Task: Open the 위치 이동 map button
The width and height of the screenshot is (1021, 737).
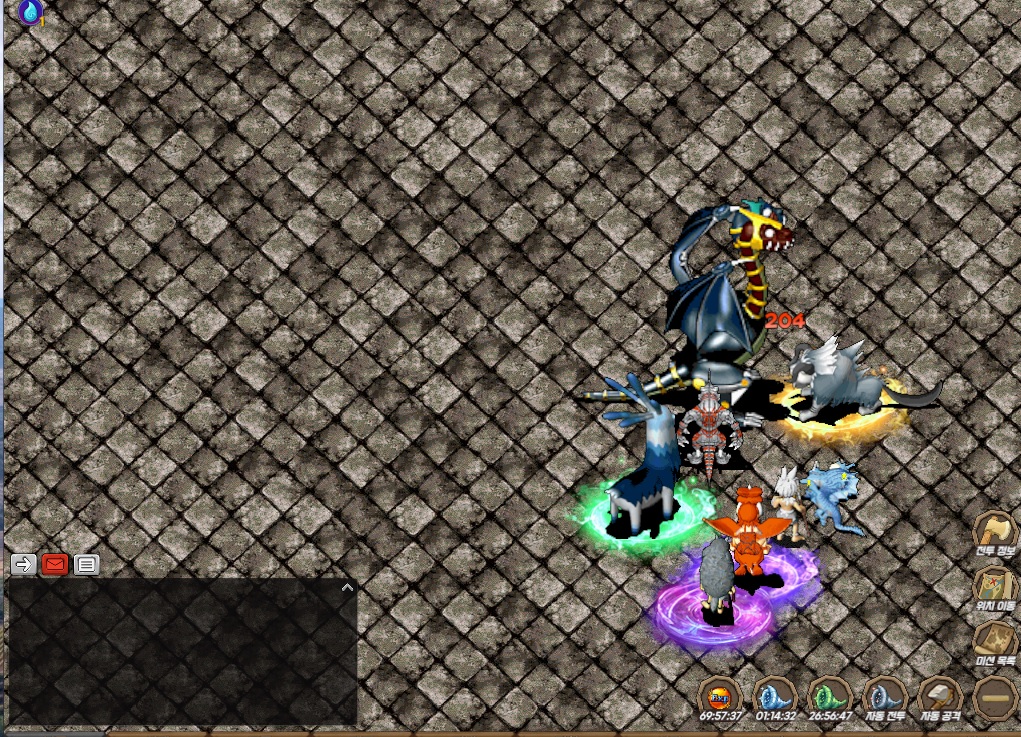Action: [x=995, y=586]
